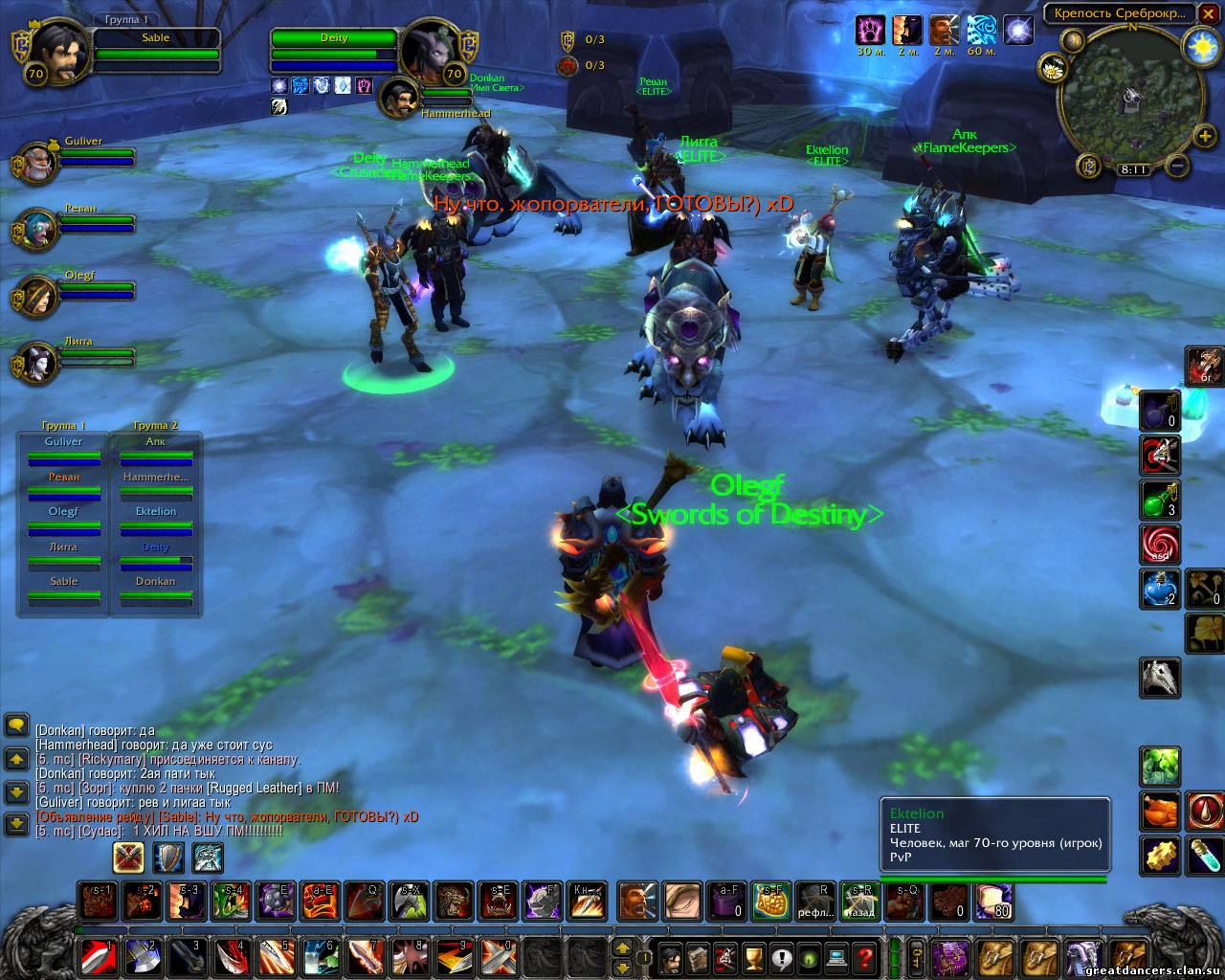Open the purple backpack bag

point(951,955)
